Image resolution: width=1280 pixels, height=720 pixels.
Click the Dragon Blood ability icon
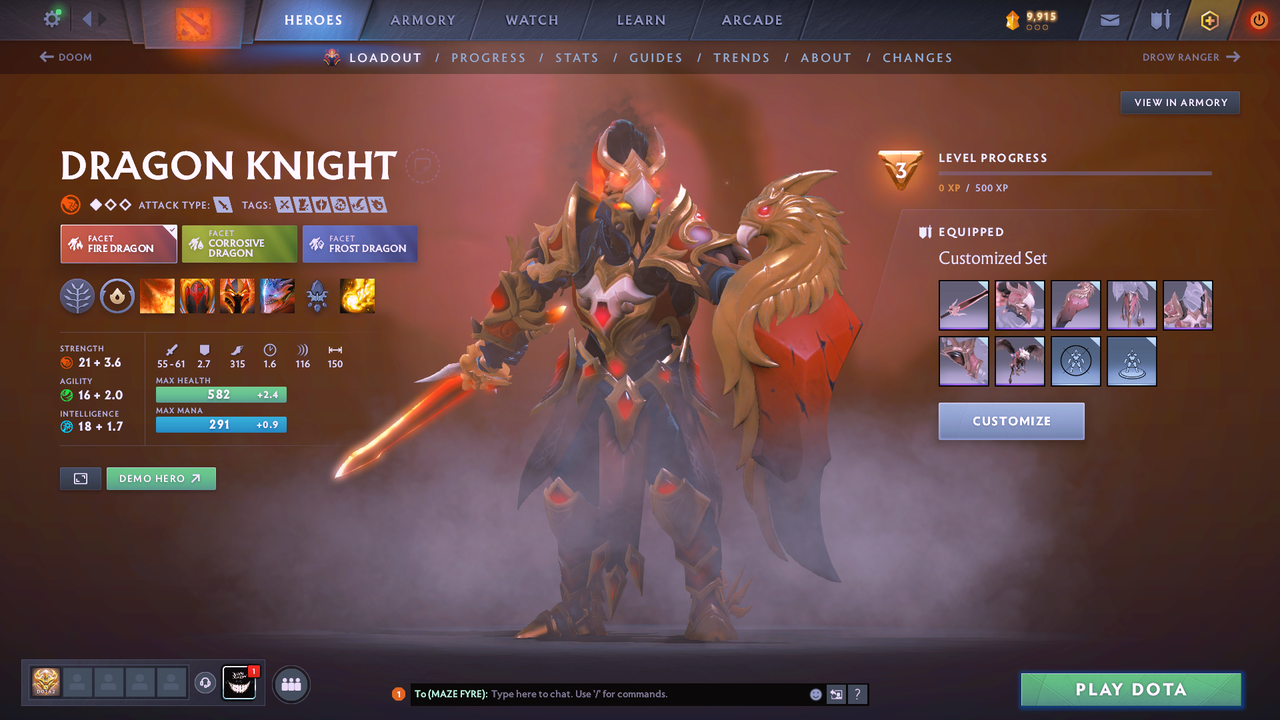point(197,295)
